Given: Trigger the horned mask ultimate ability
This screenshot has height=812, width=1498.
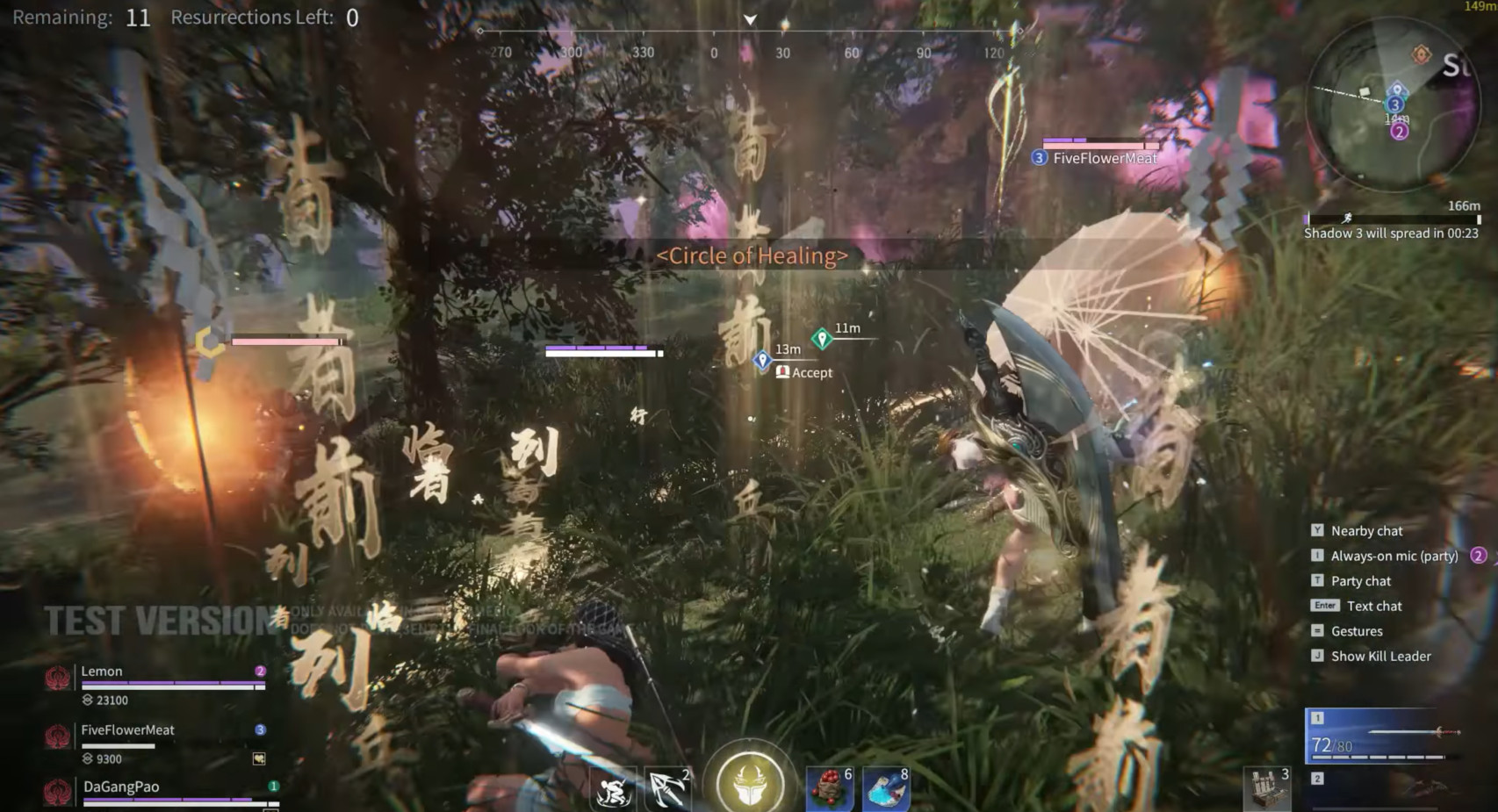Looking at the screenshot, I should pos(750,782).
